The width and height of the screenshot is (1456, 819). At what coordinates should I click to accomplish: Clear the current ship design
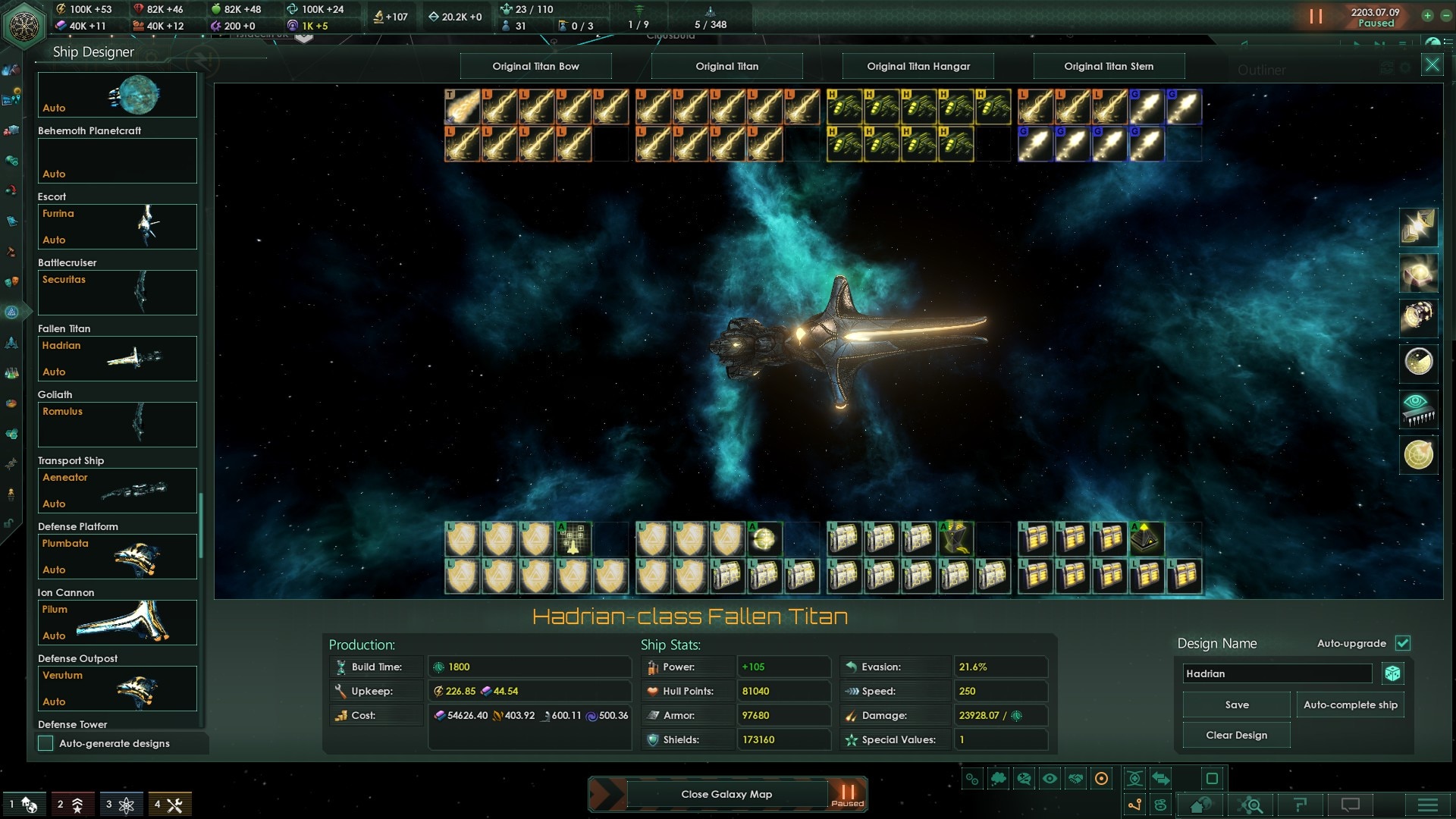(x=1236, y=735)
